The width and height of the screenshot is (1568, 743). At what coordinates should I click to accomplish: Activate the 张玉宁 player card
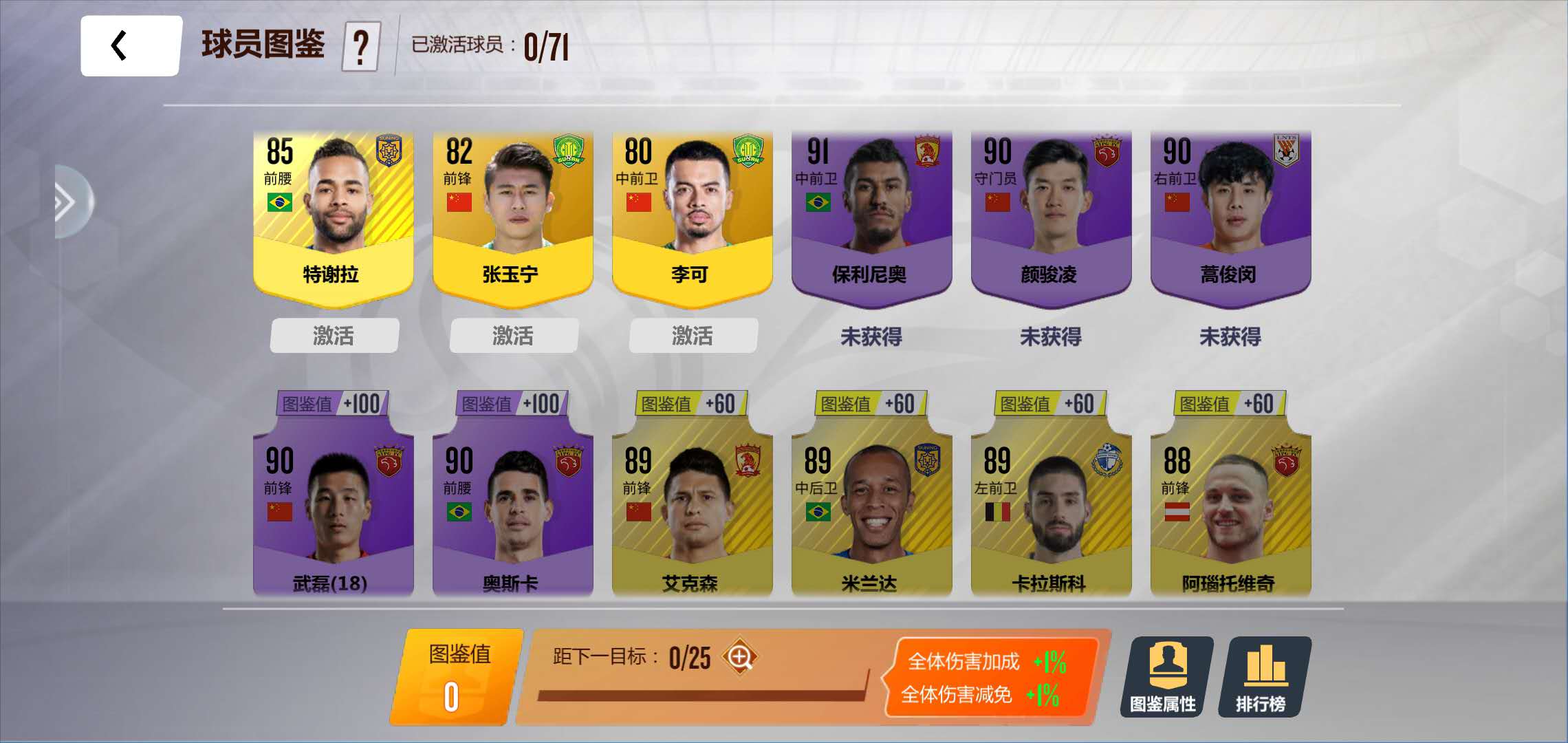click(x=514, y=336)
